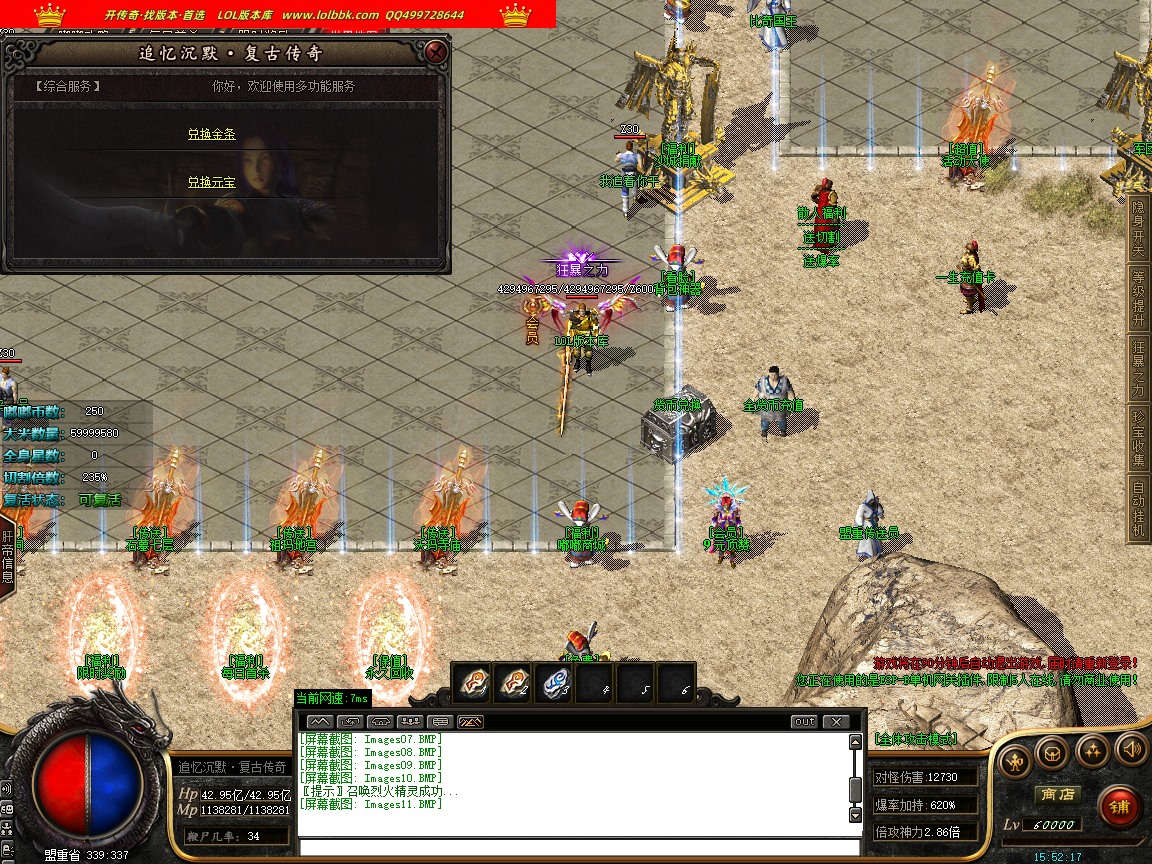Toggle the sound speaker icon

tap(1131, 748)
